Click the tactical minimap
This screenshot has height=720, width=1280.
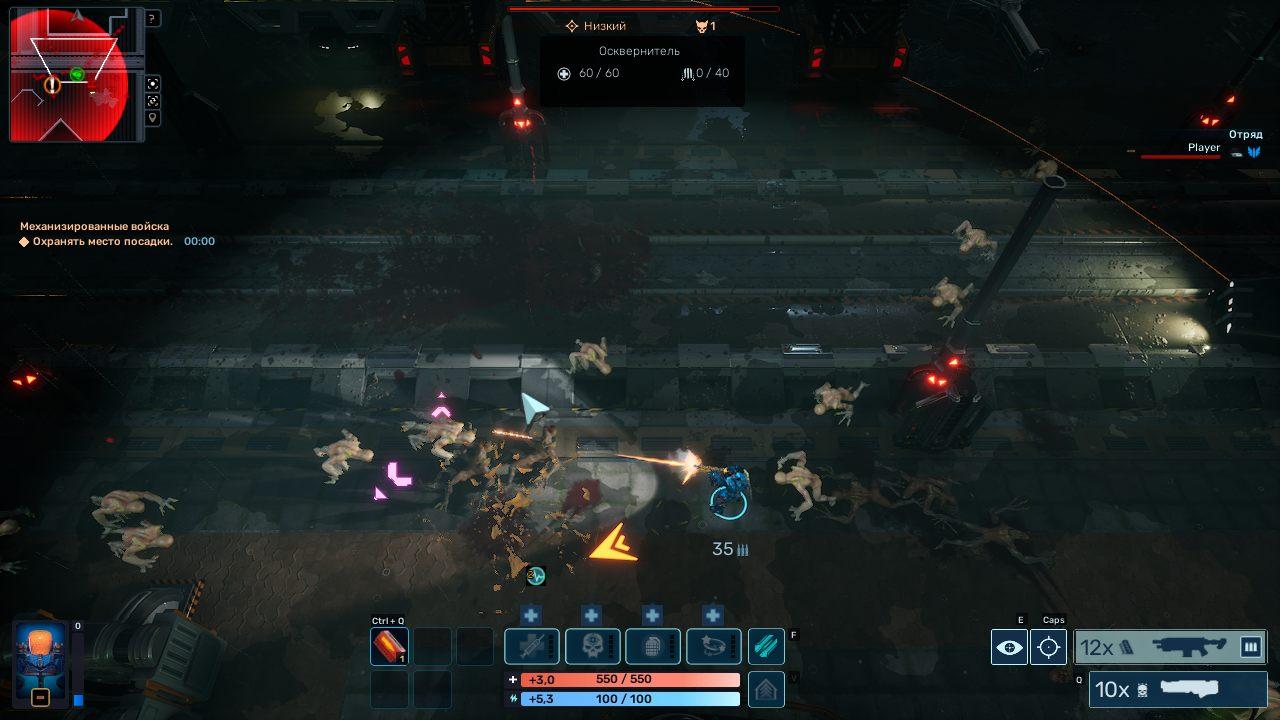point(70,75)
